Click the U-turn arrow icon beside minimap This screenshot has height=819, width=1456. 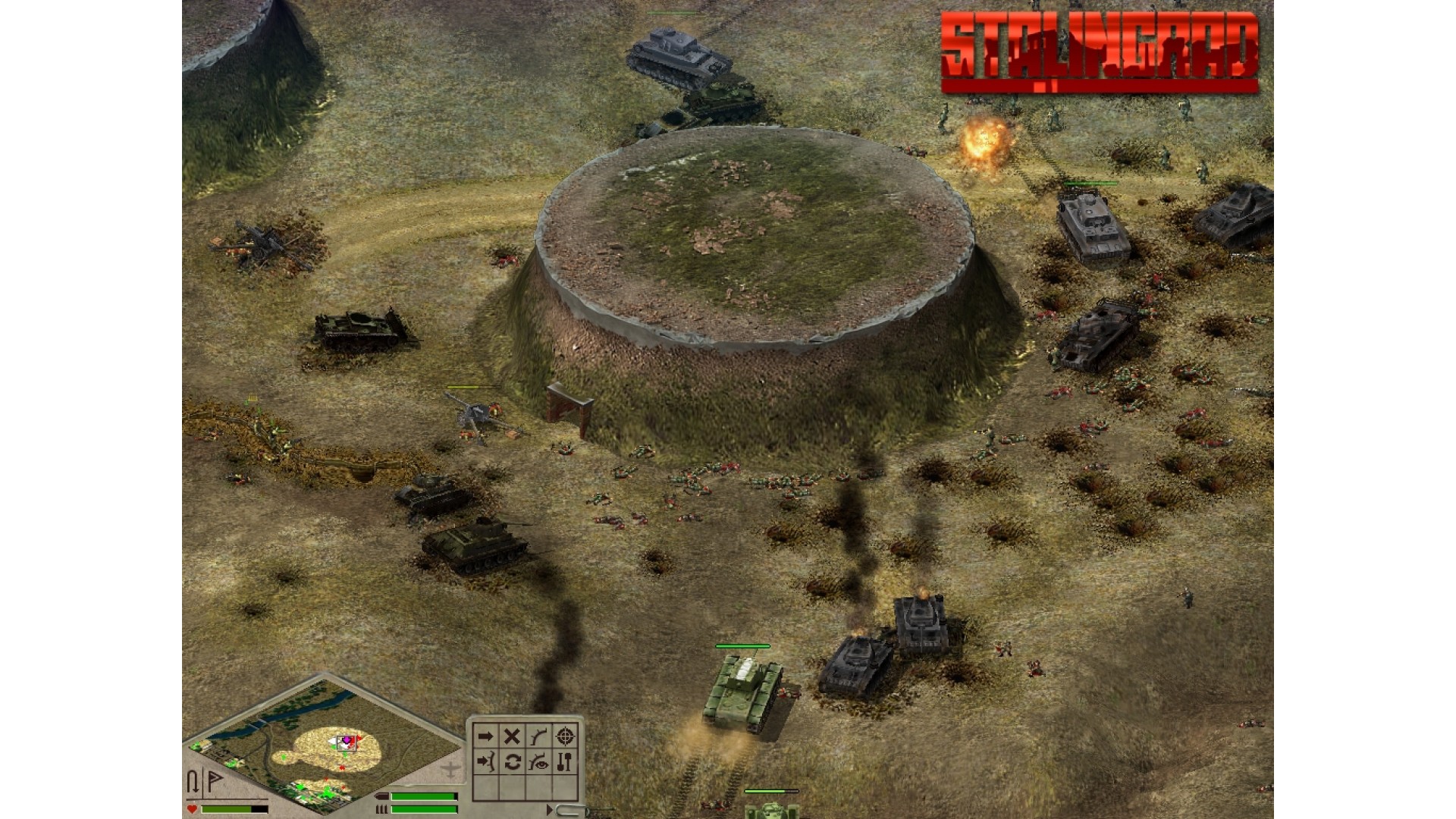(193, 782)
